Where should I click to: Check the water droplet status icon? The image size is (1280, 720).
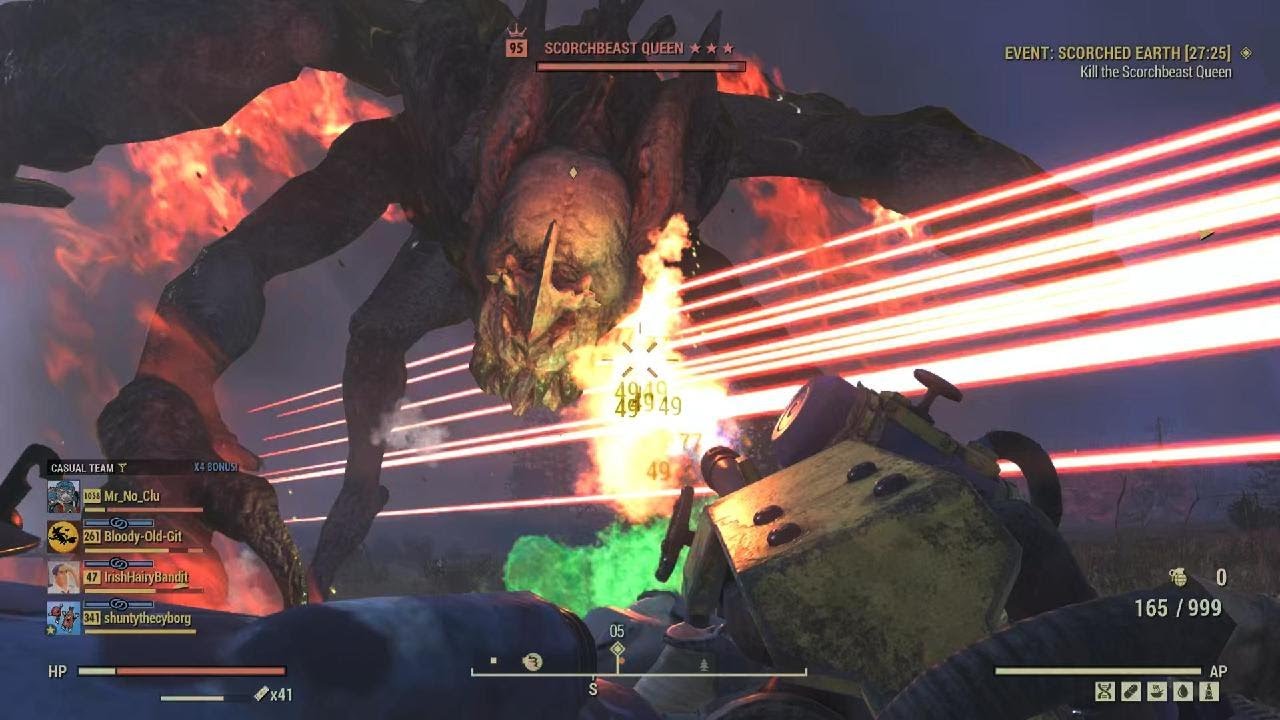point(1184,691)
